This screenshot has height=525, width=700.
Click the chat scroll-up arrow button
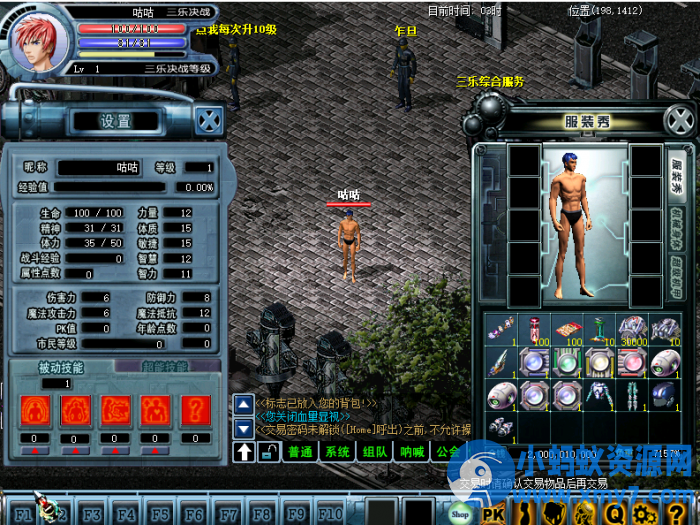[x=243, y=403]
